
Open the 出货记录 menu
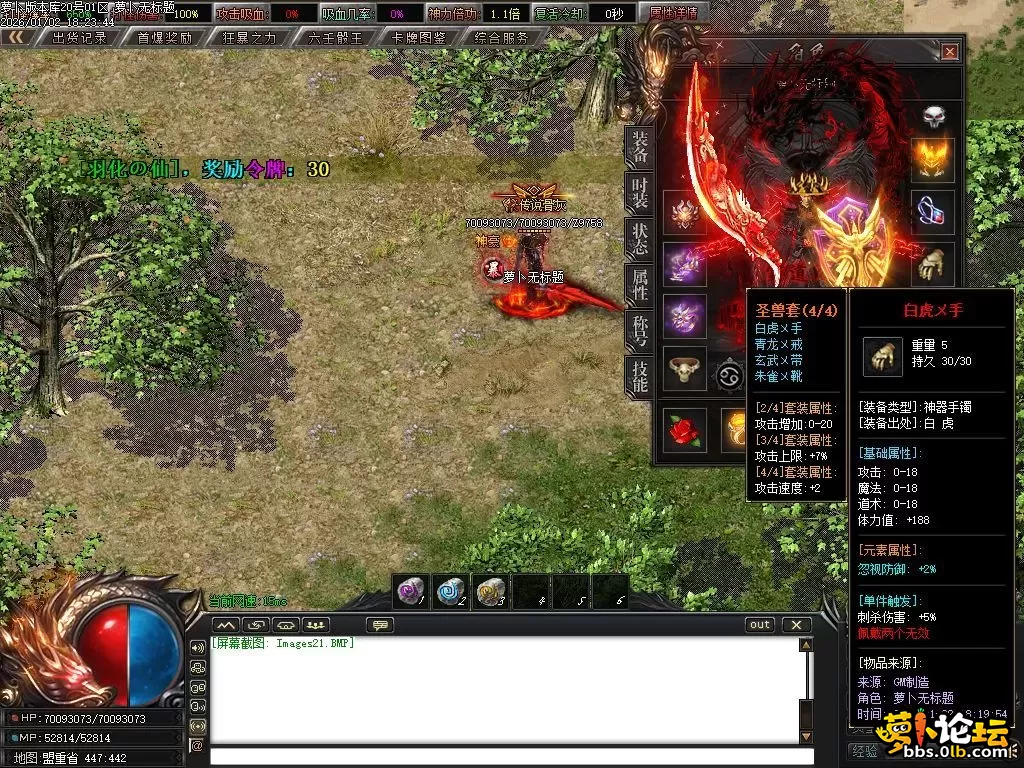[x=79, y=38]
